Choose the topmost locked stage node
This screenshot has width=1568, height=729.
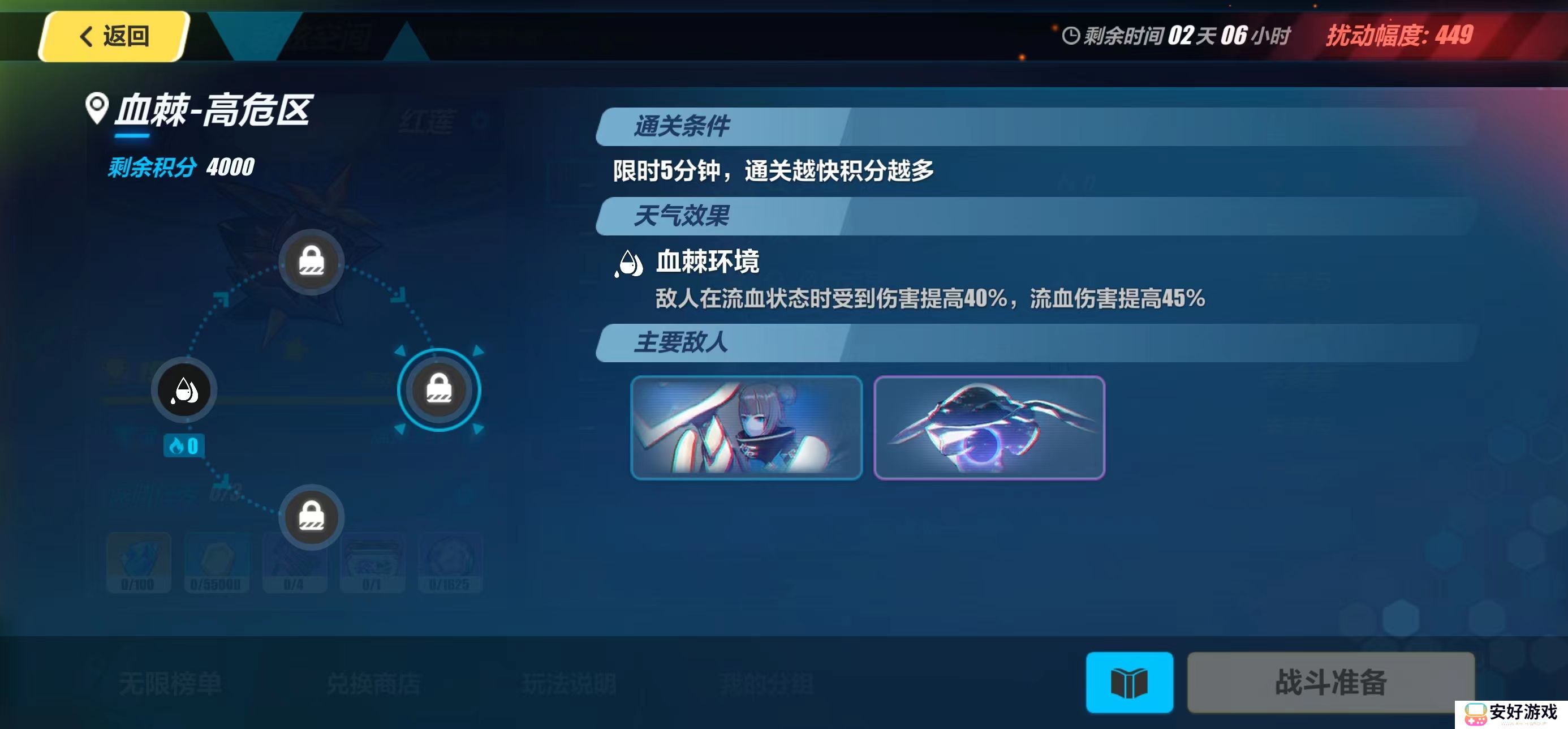tap(311, 262)
